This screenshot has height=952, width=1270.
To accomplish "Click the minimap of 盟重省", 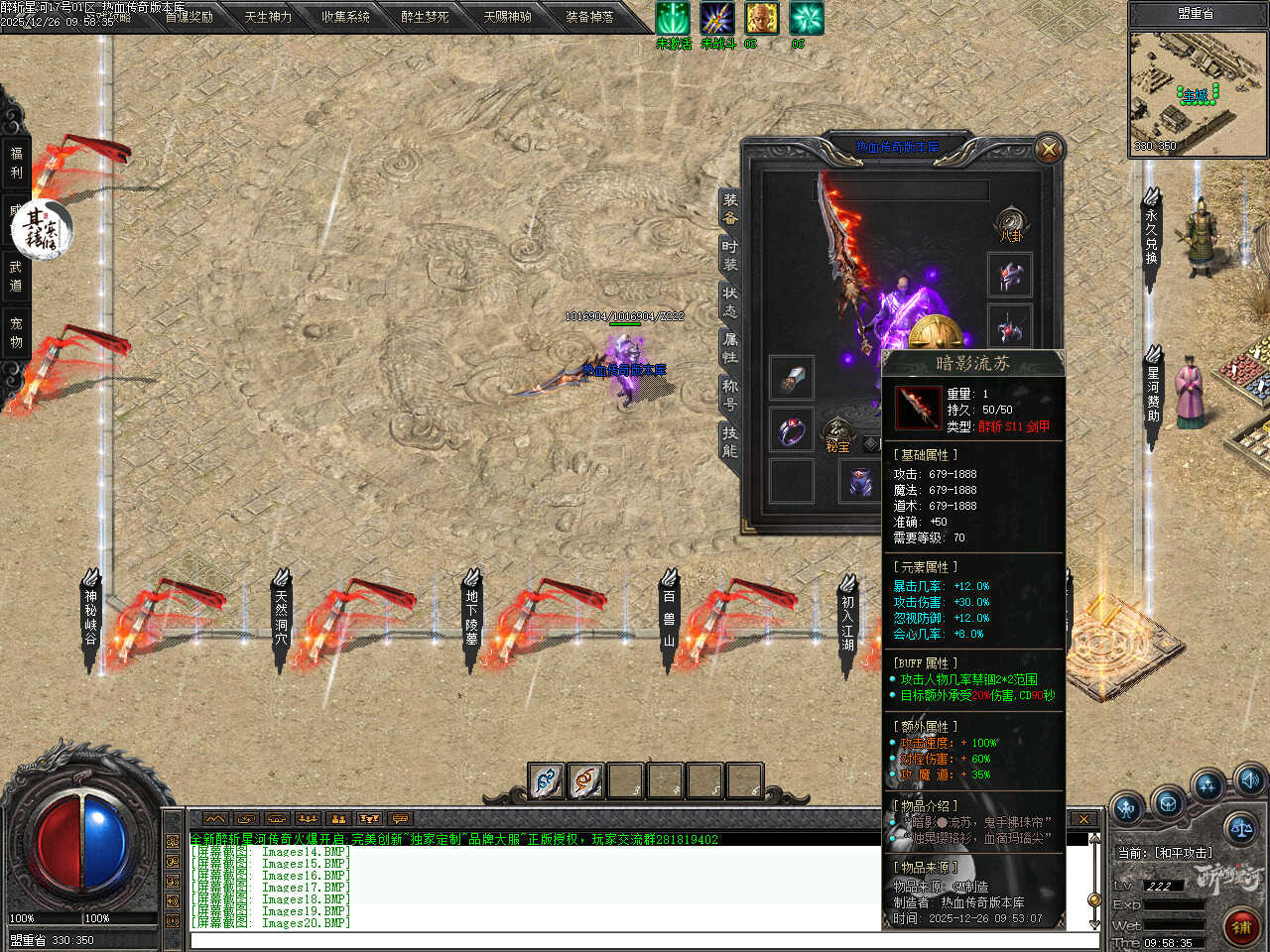I will (1197, 93).
